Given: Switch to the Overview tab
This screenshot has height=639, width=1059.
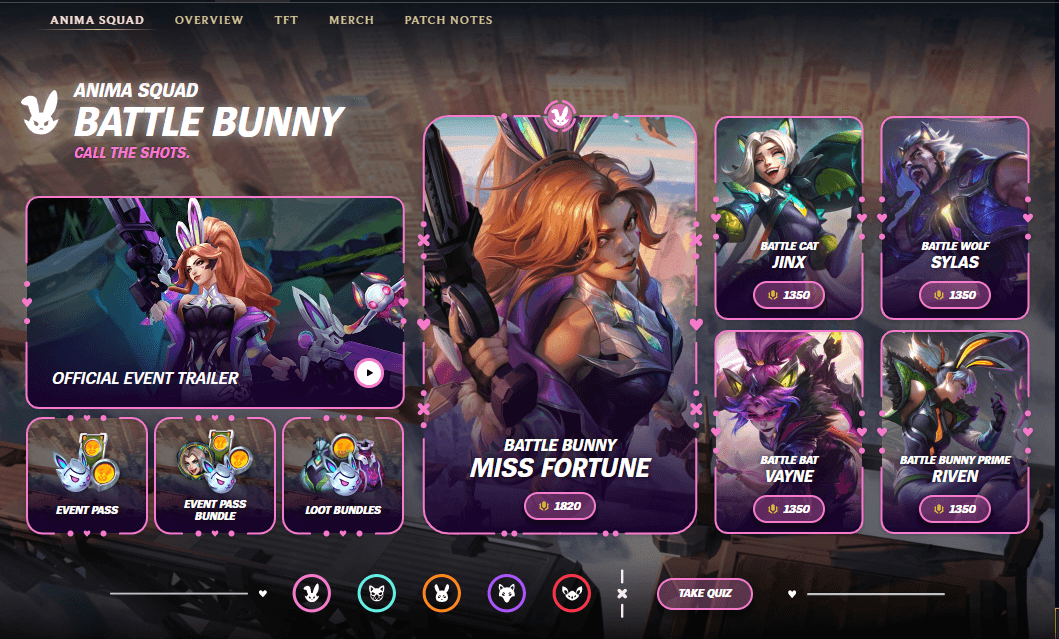Looking at the screenshot, I should coord(208,20).
